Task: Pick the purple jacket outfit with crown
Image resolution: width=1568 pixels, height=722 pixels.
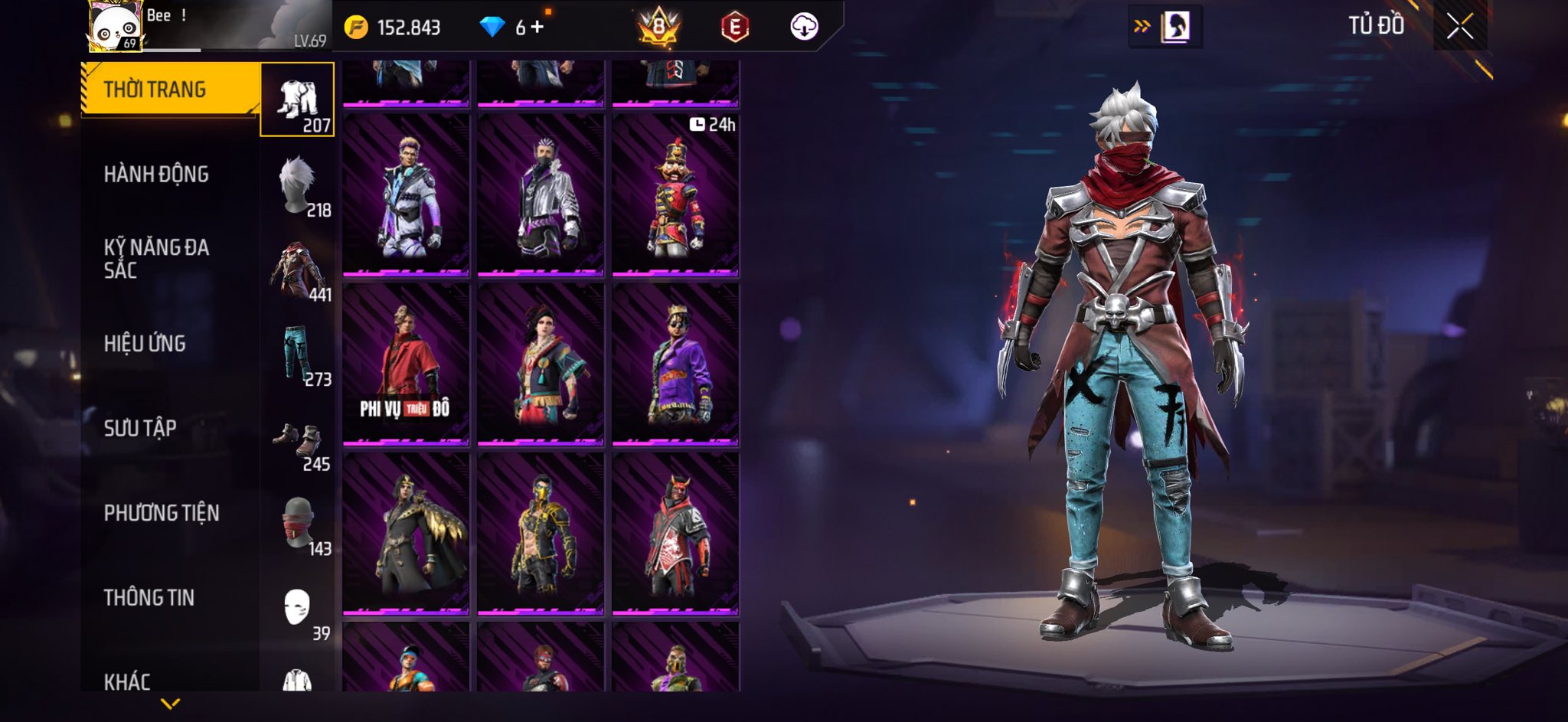Action: (675, 364)
